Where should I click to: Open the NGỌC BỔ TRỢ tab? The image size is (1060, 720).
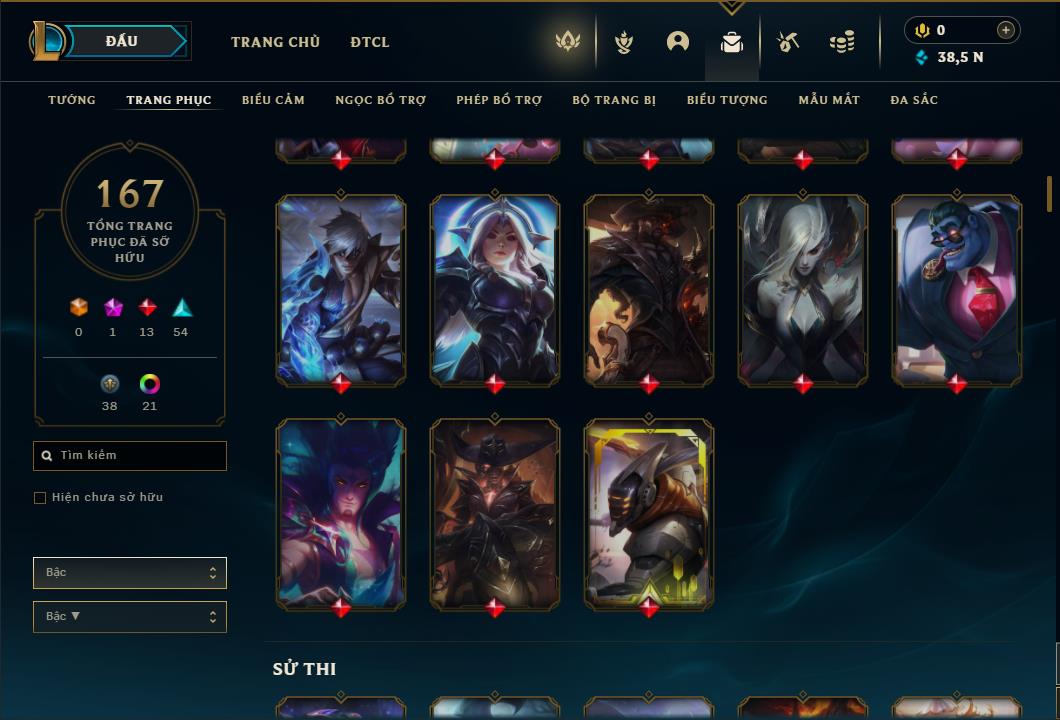[380, 100]
